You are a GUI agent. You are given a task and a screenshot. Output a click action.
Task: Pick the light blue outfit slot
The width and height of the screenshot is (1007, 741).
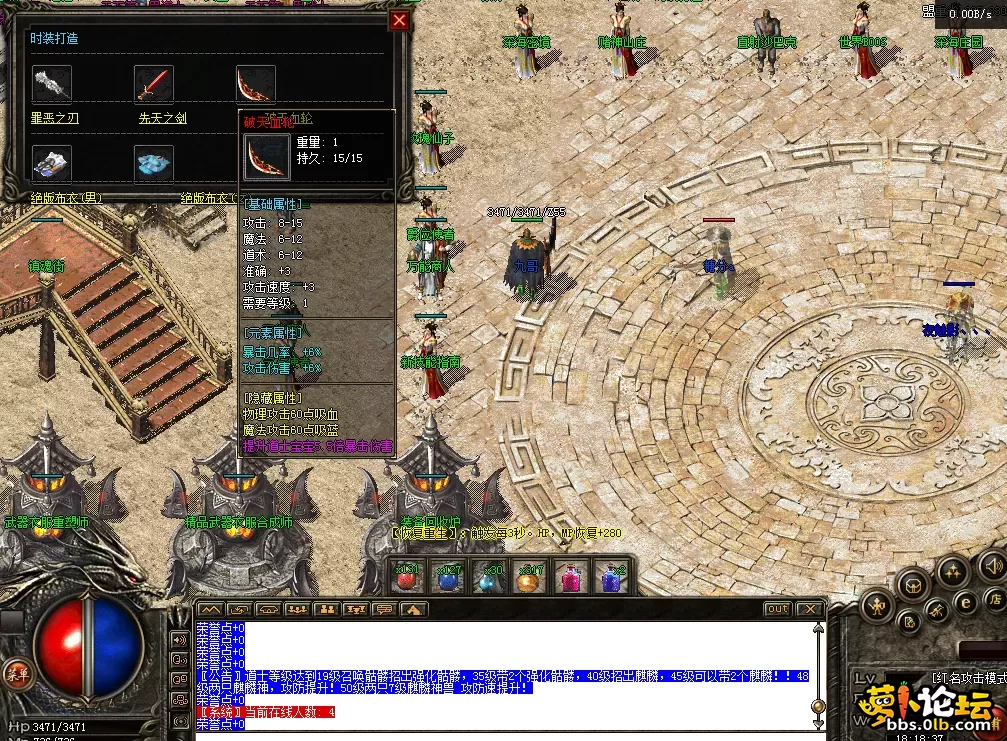[155, 163]
